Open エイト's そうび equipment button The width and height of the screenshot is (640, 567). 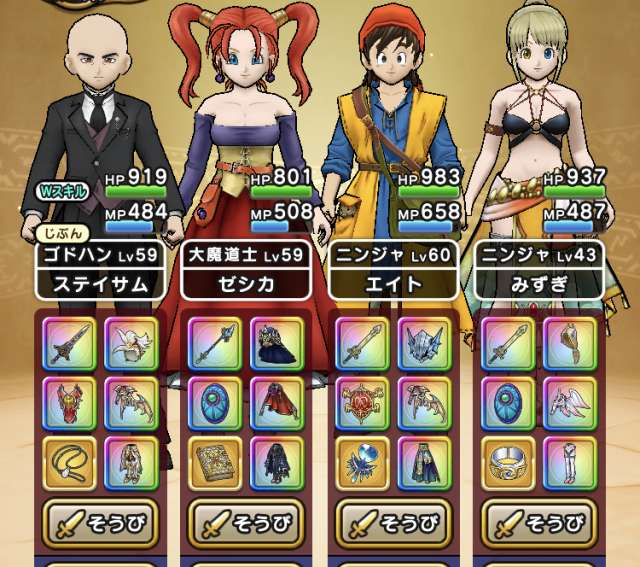click(394, 523)
